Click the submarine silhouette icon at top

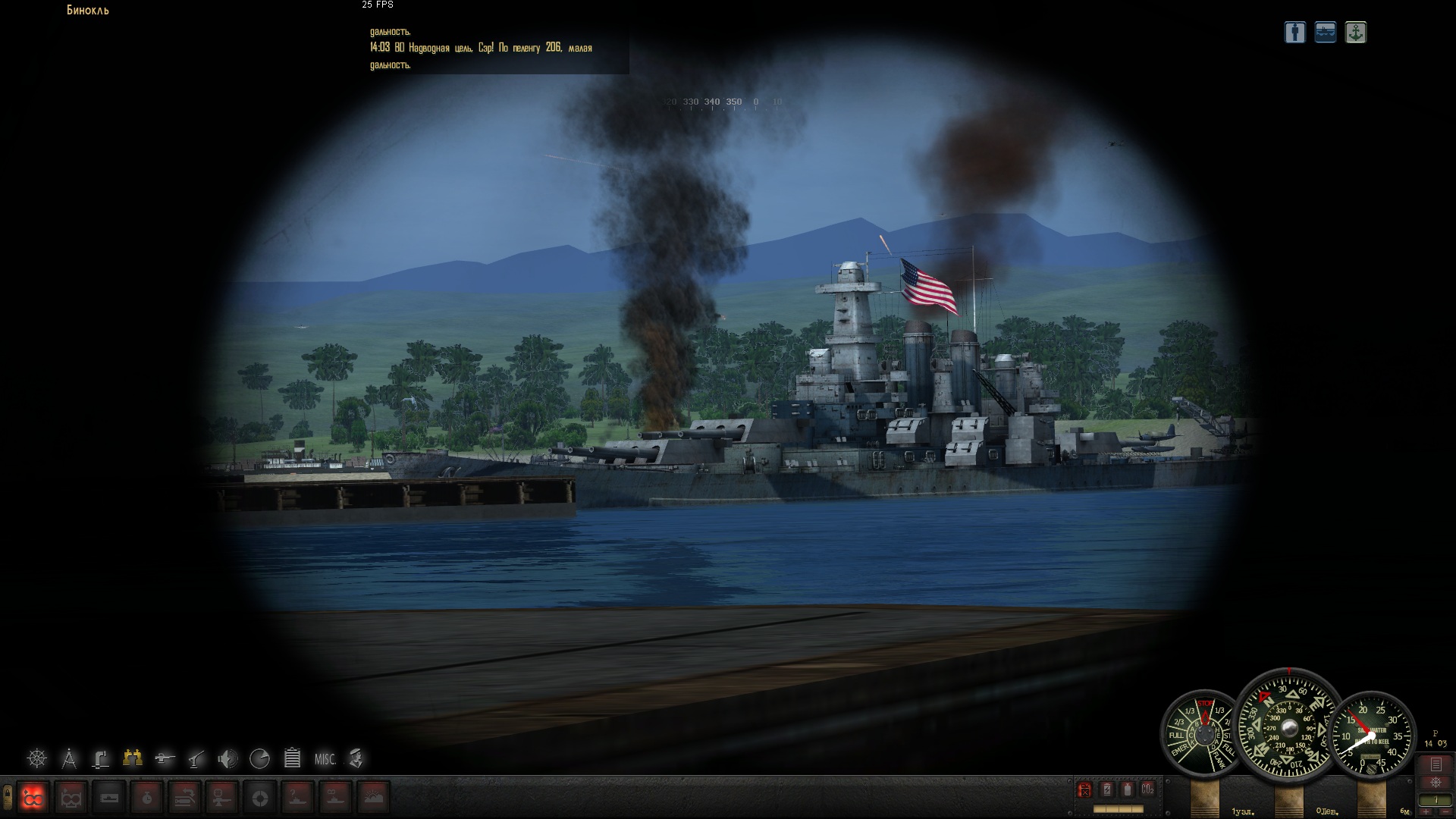click(x=1325, y=33)
